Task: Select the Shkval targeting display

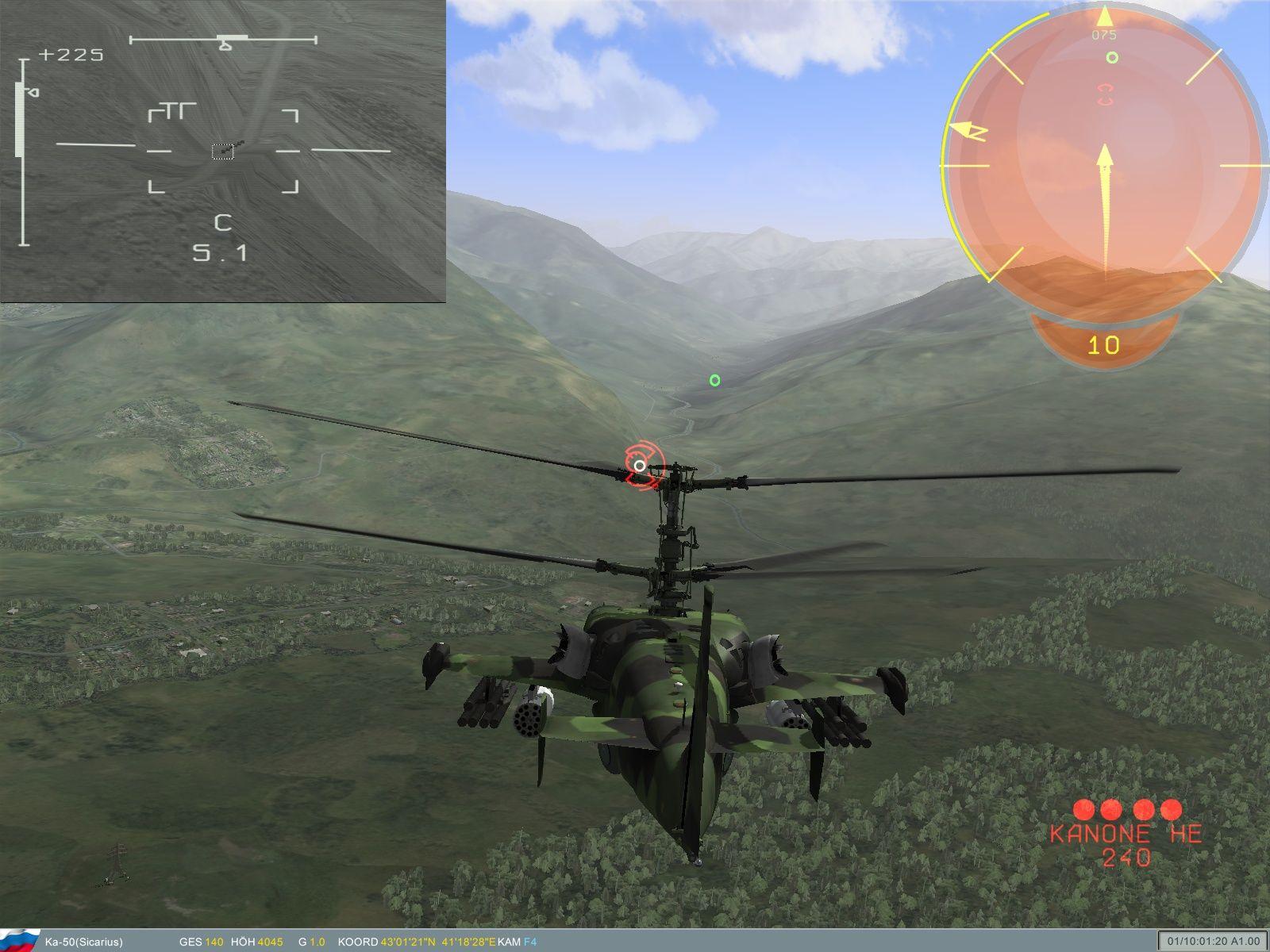Action: (x=222, y=151)
